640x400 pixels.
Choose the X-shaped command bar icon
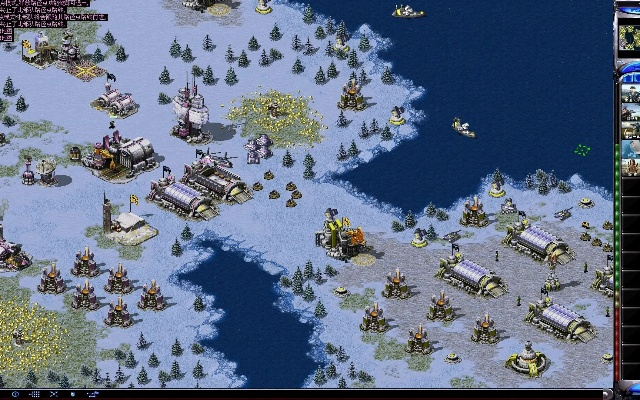coord(54,394)
